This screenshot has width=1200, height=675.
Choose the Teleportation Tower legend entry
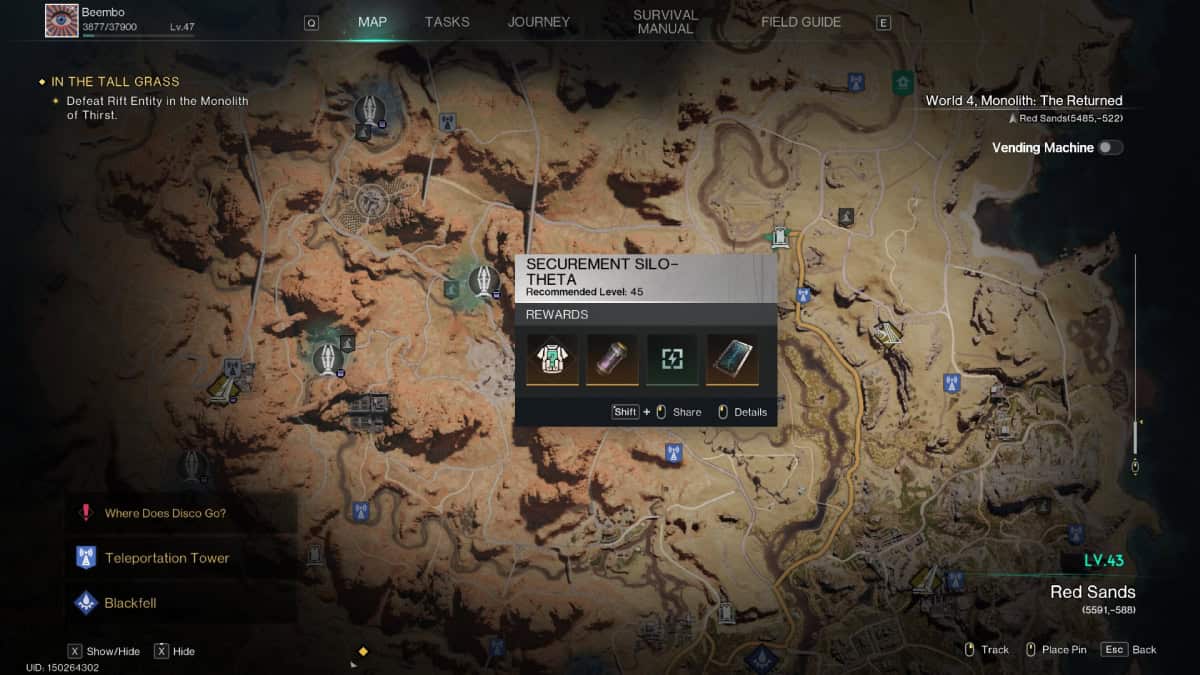tap(166, 558)
